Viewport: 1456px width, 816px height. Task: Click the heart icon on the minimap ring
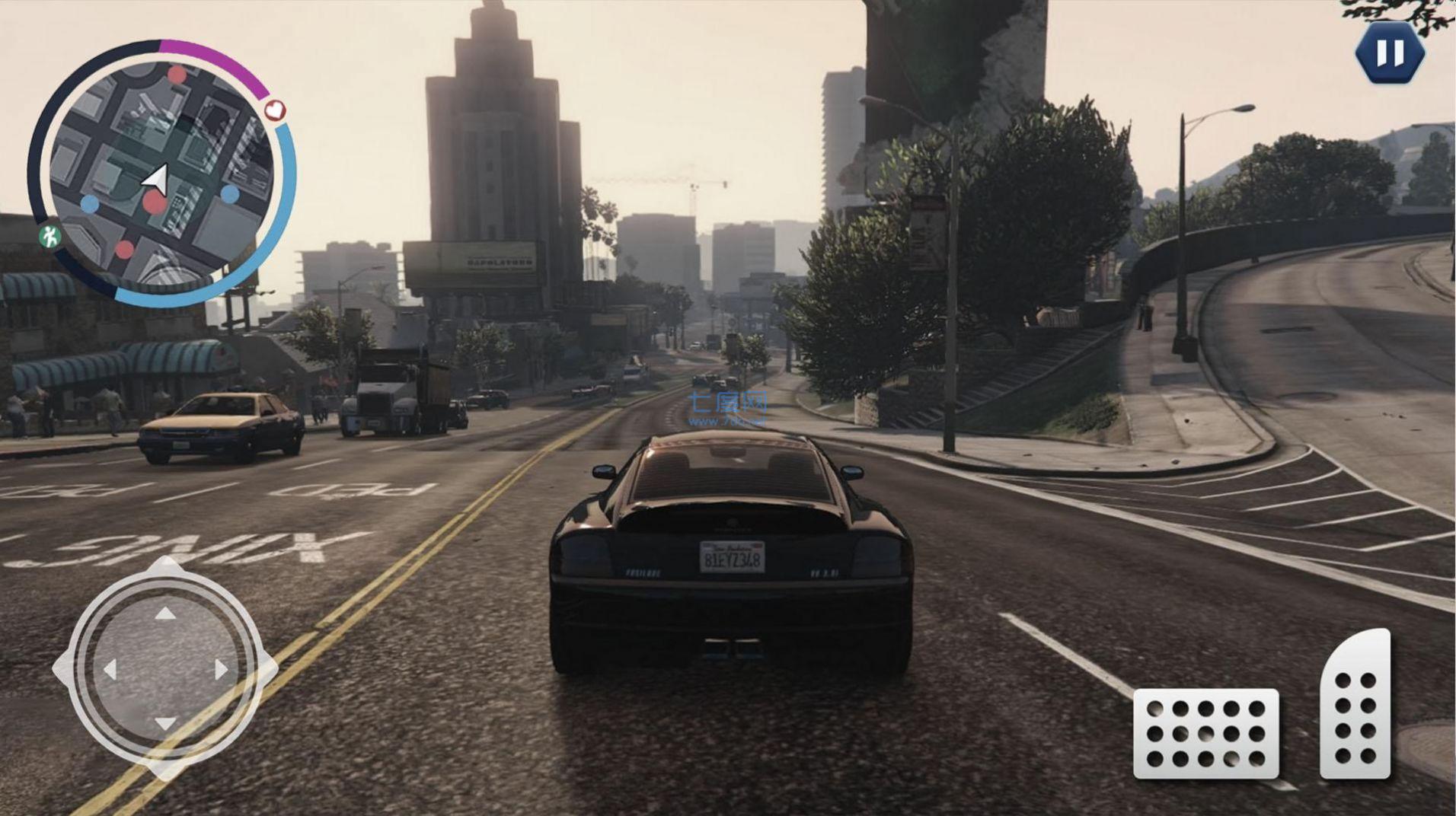click(x=275, y=110)
